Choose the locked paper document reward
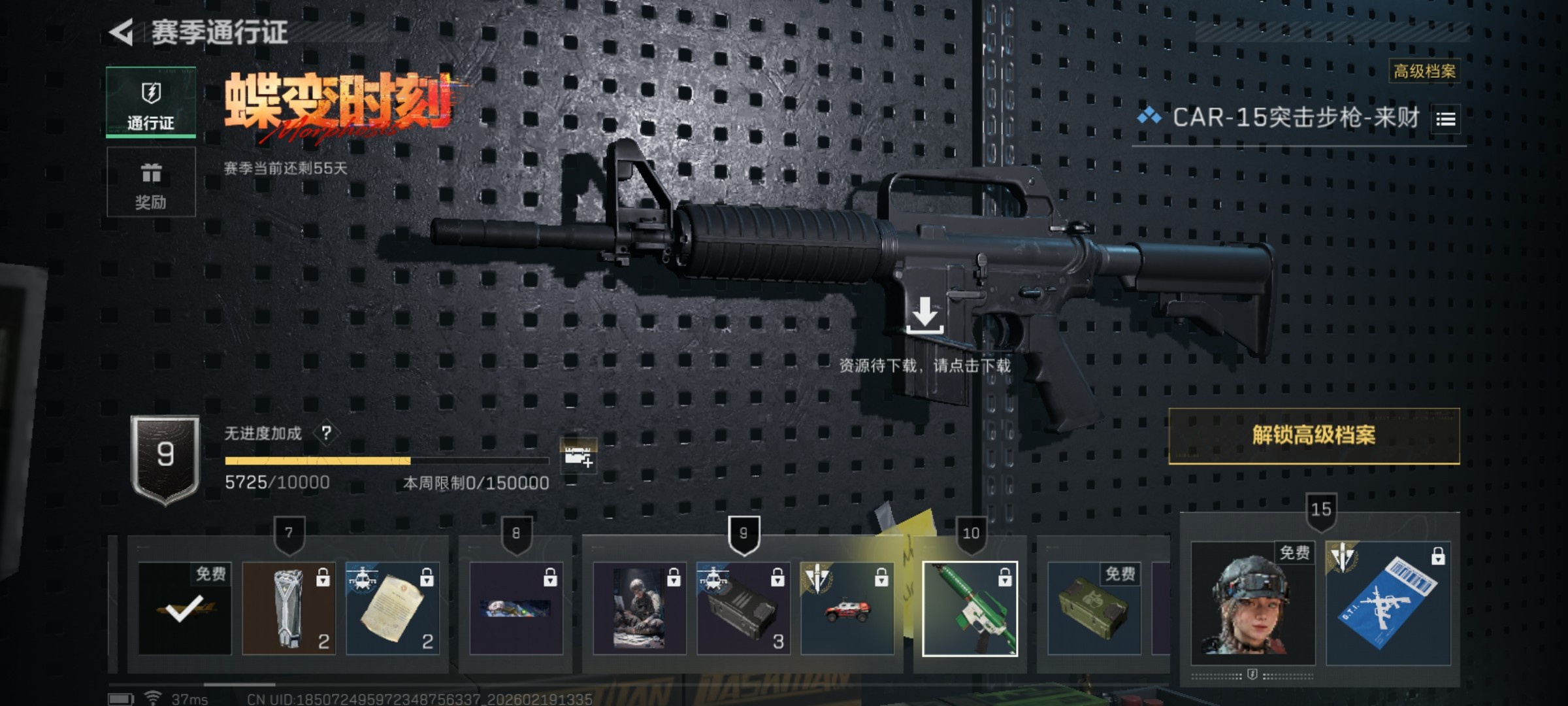This screenshot has height=706, width=1568. point(393,609)
